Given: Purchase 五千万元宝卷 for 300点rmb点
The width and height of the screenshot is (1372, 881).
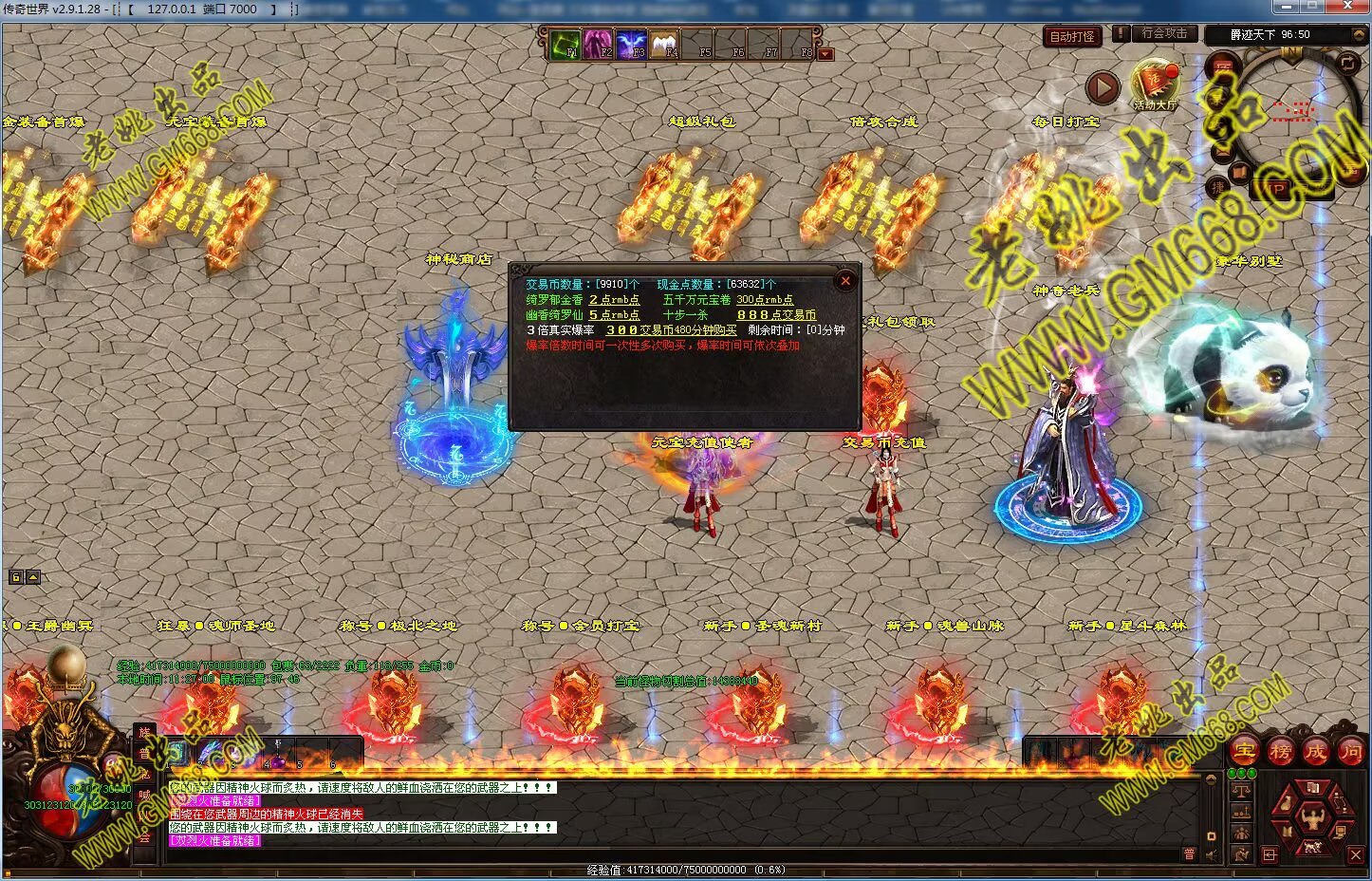Looking at the screenshot, I should click(x=764, y=300).
